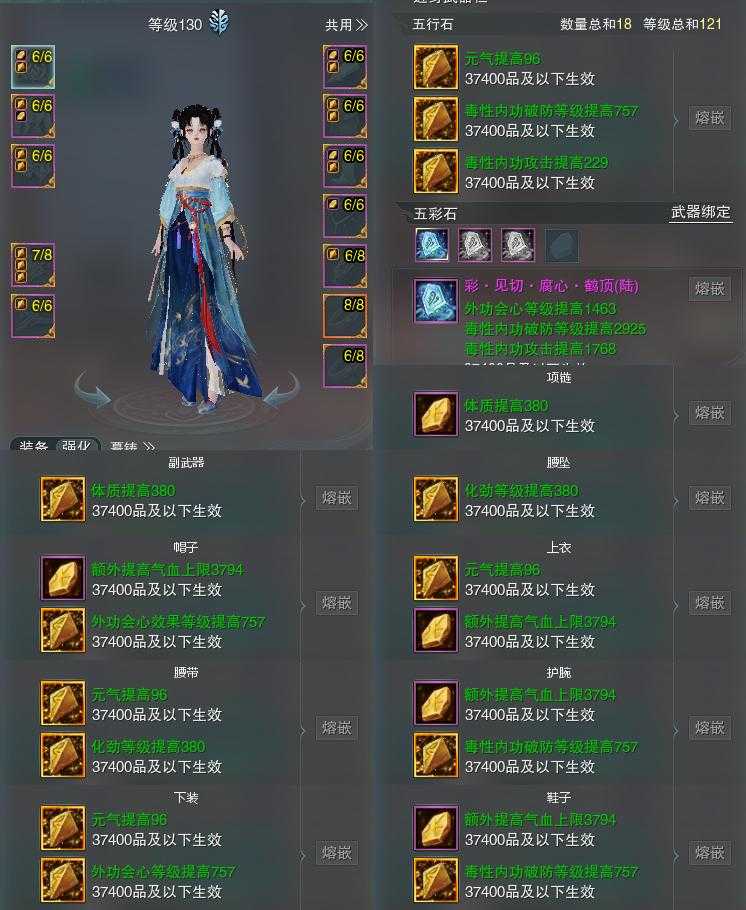The height and width of the screenshot is (910, 746).
Task: Click 熔嵌 for the 鞋子 section
Action: pyautogui.click(x=709, y=853)
